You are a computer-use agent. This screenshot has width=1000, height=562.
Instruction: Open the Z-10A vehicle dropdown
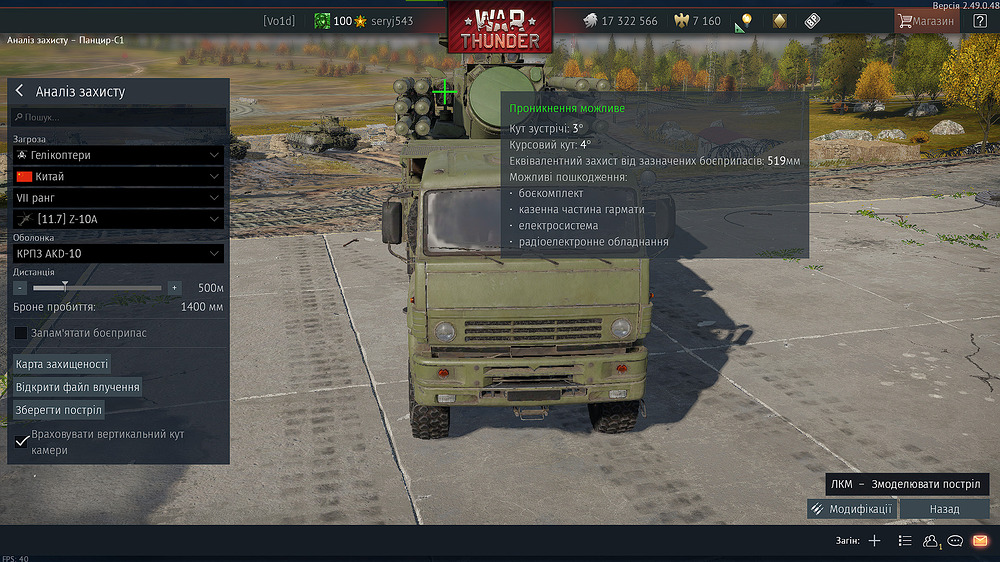coord(118,219)
